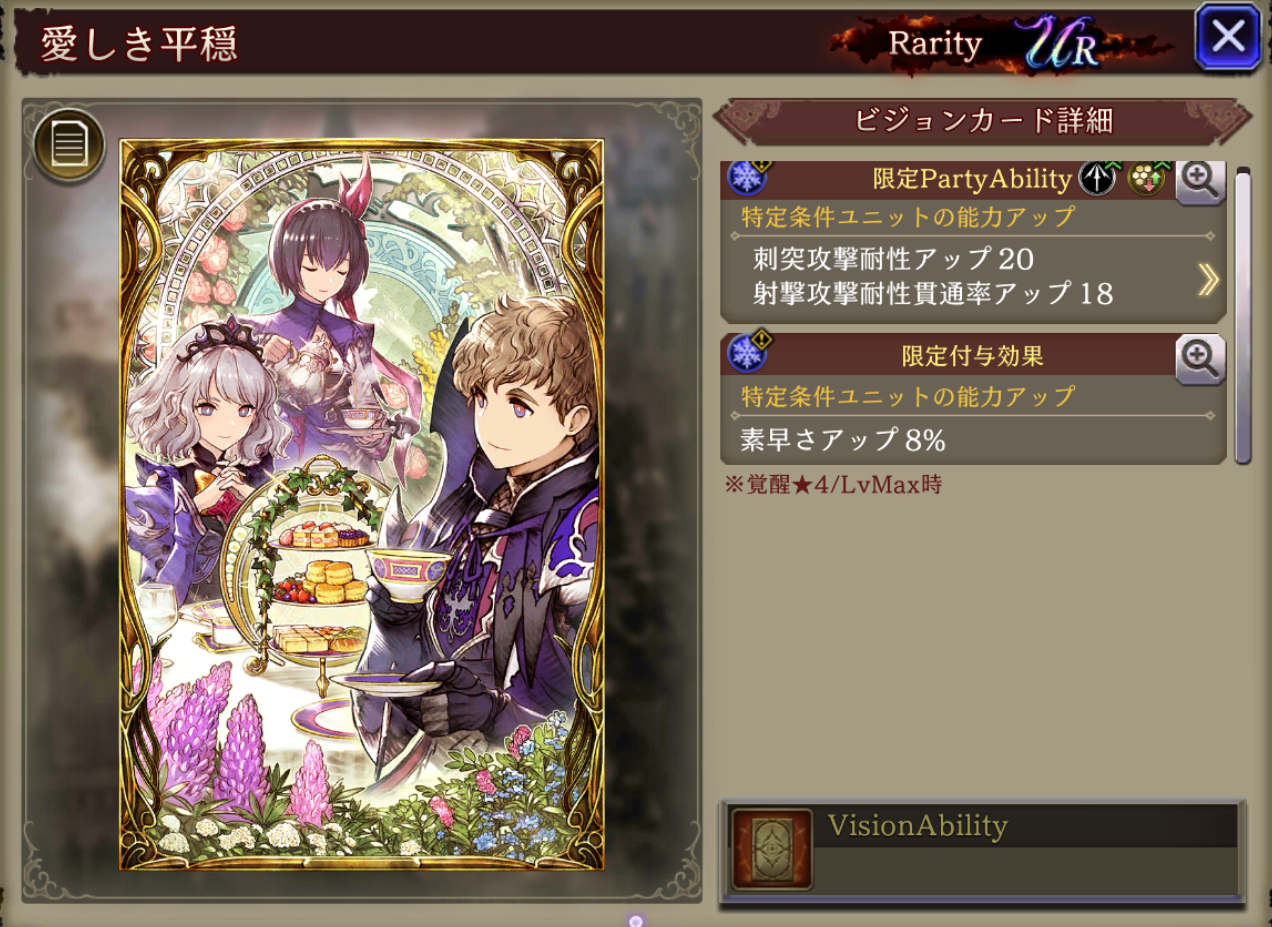1272x927 pixels.
Task: Show next page of party ability stats
Action: pos(1208,281)
